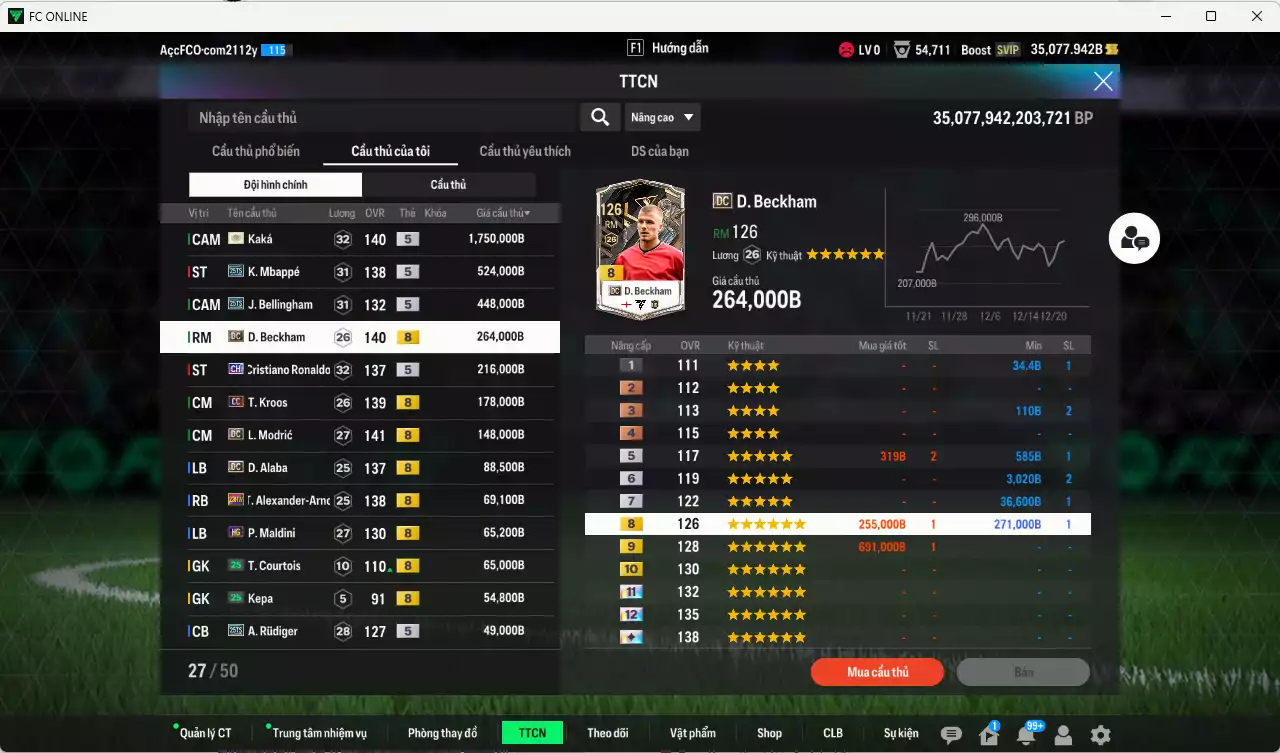The height and width of the screenshot is (753, 1280).
Task: Click the FC Online logo in title bar
Action: click(18, 16)
